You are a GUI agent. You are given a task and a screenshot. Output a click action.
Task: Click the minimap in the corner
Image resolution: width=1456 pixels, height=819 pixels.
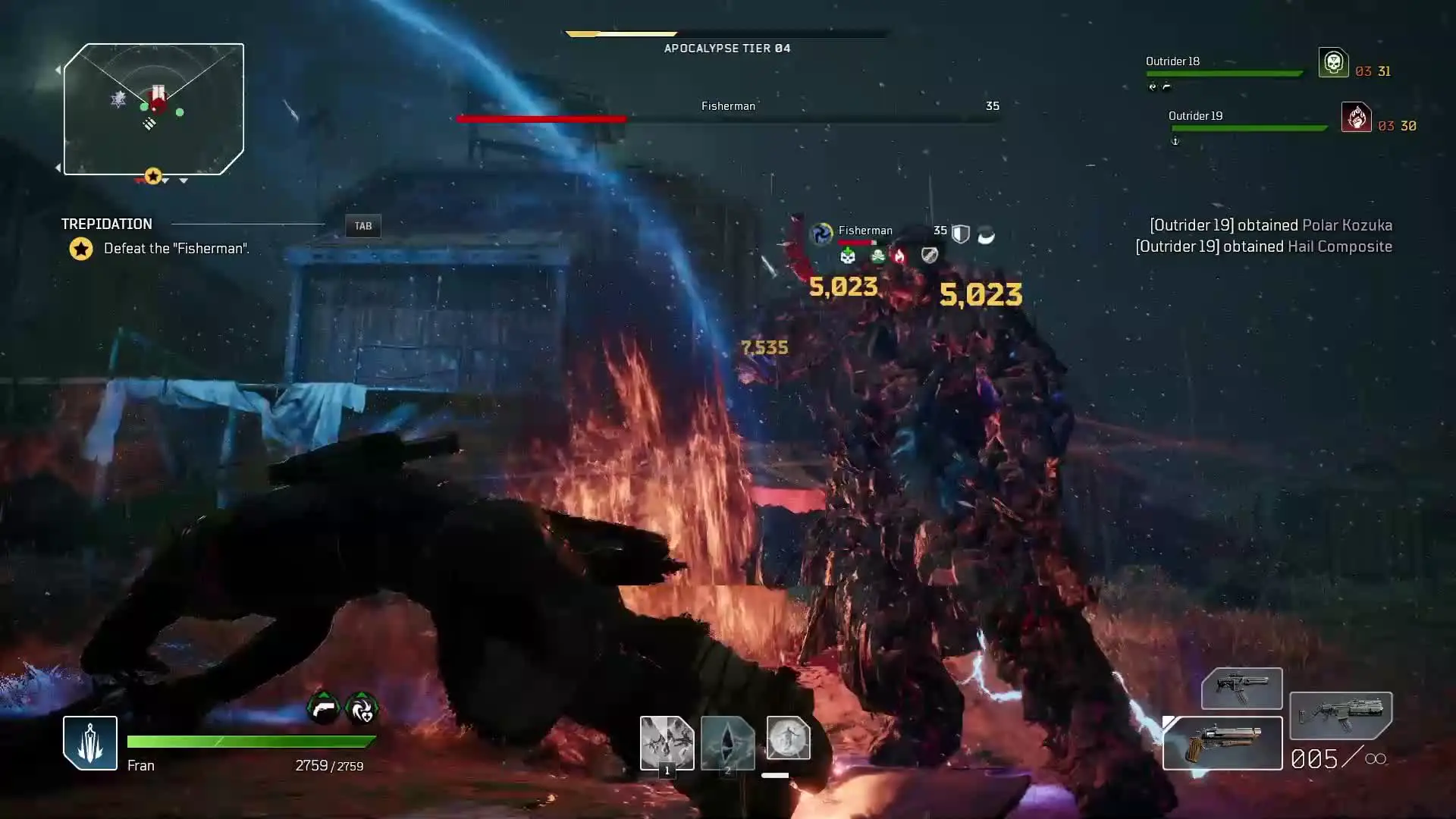coord(154,109)
